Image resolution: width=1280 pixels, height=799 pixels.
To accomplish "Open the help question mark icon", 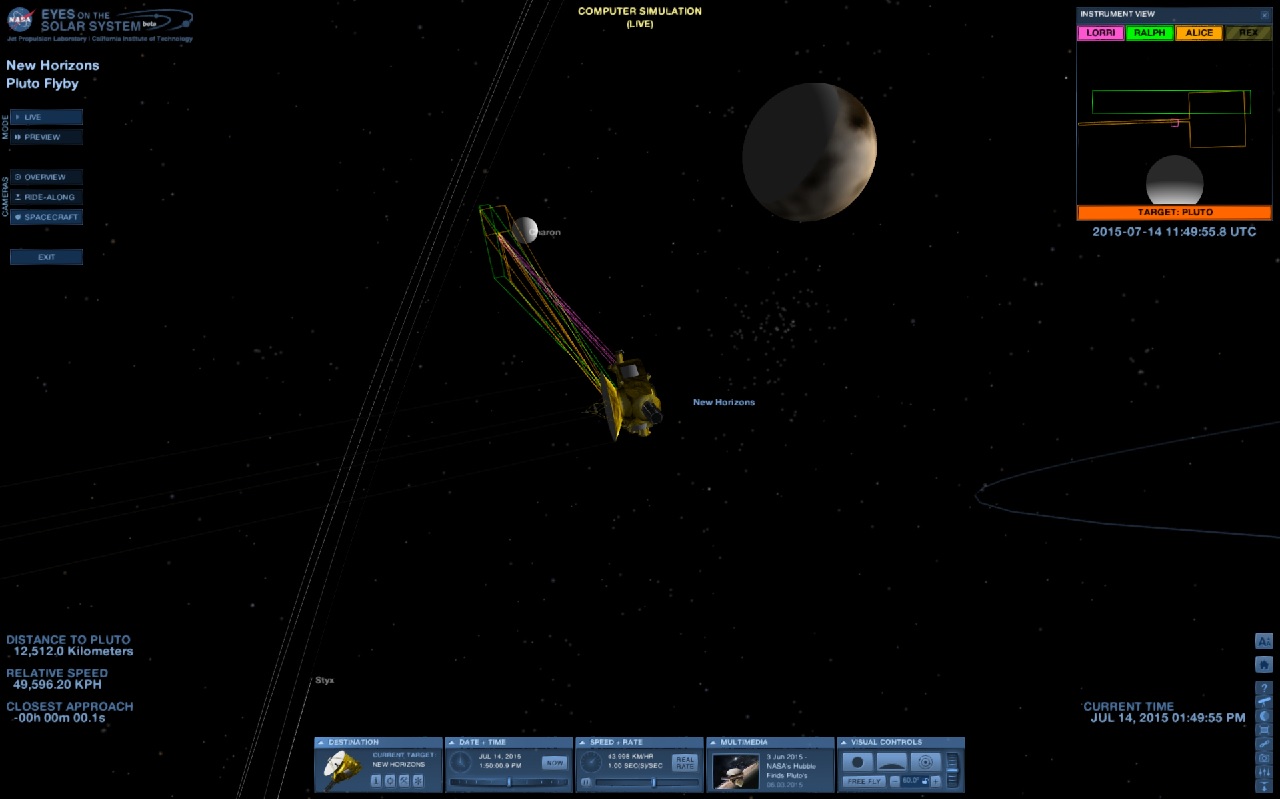I will pos(1264,688).
